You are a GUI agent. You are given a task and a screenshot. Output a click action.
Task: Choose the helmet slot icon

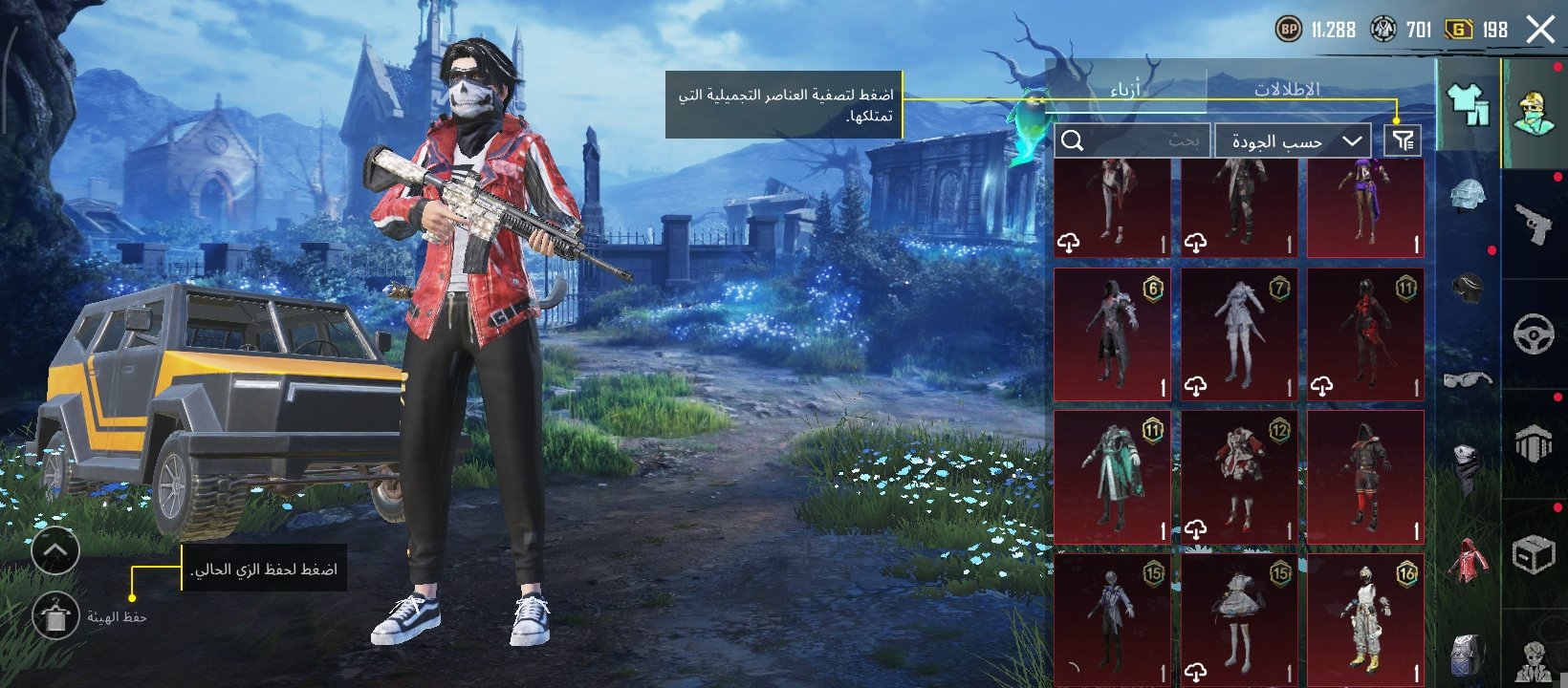[x=1468, y=196]
